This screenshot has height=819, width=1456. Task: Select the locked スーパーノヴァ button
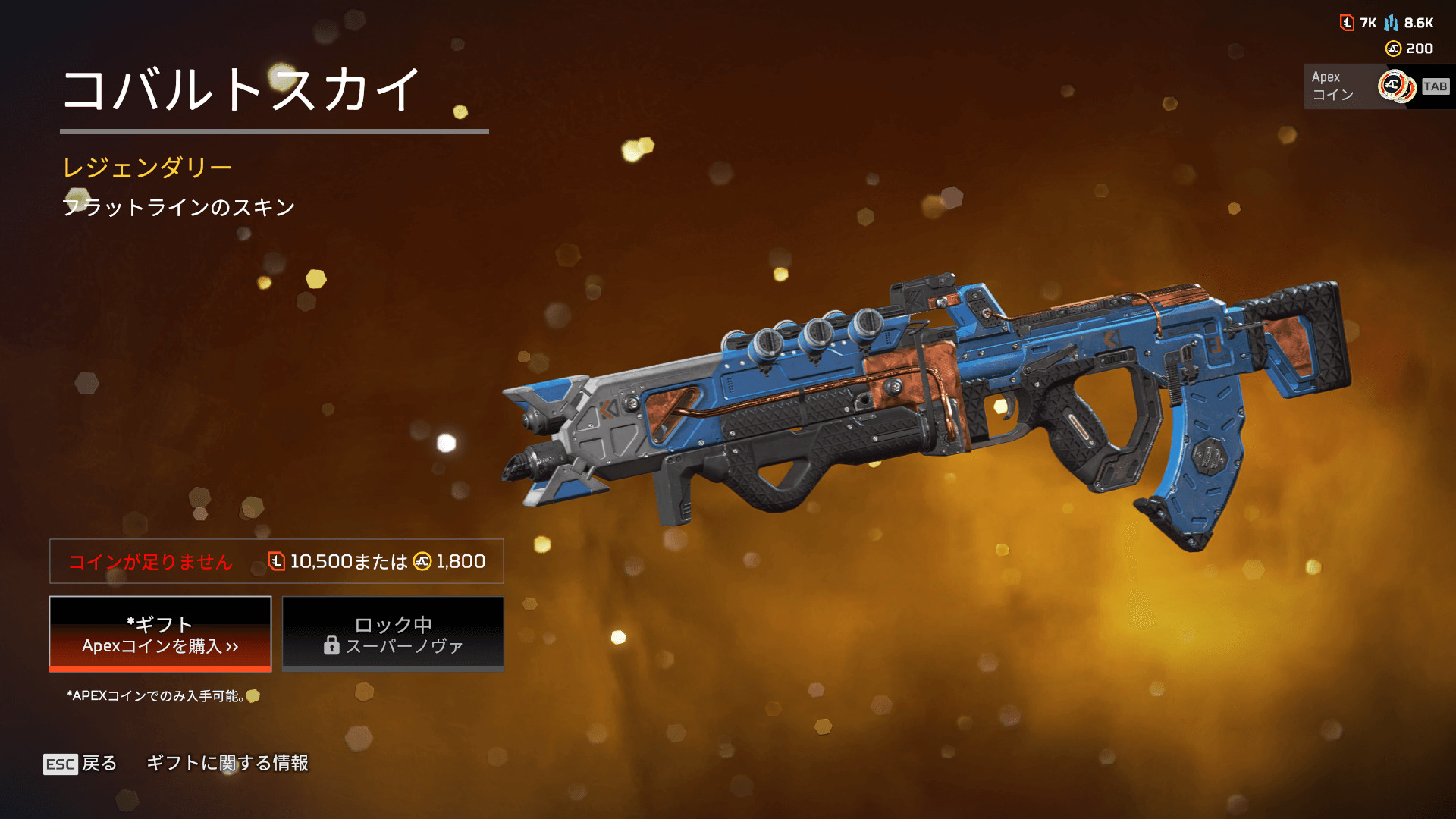(393, 634)
